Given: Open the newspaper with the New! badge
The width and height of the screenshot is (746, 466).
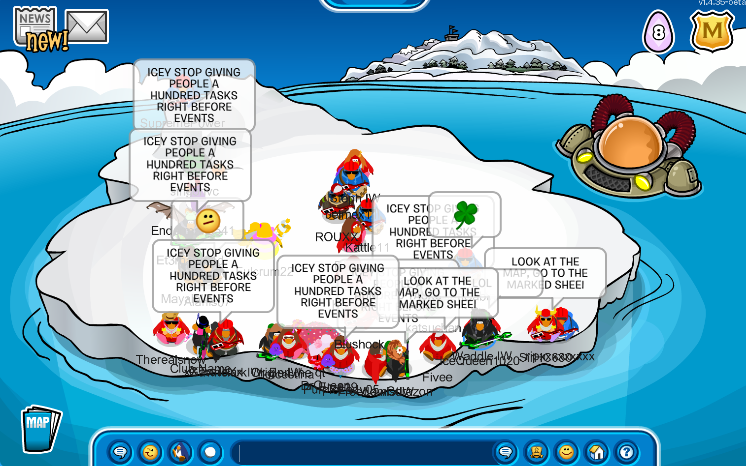Looking at the screenshot, I should pos(36,26).
